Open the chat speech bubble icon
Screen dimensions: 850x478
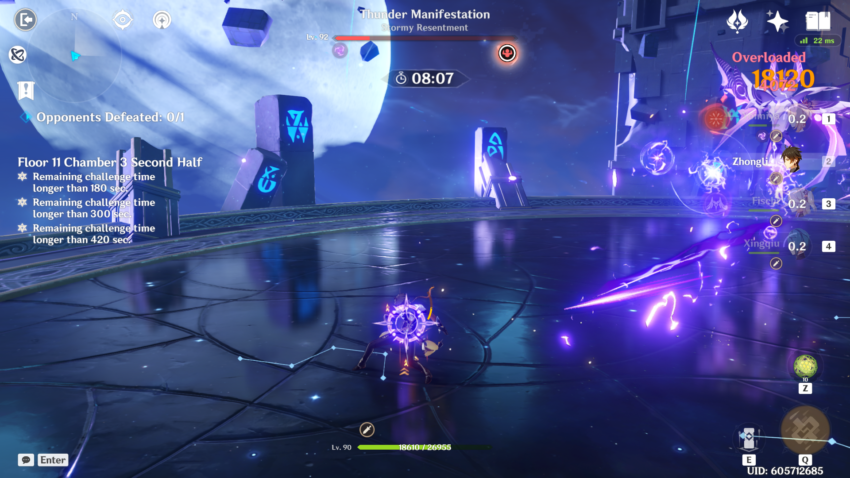[x=26, y=460]
